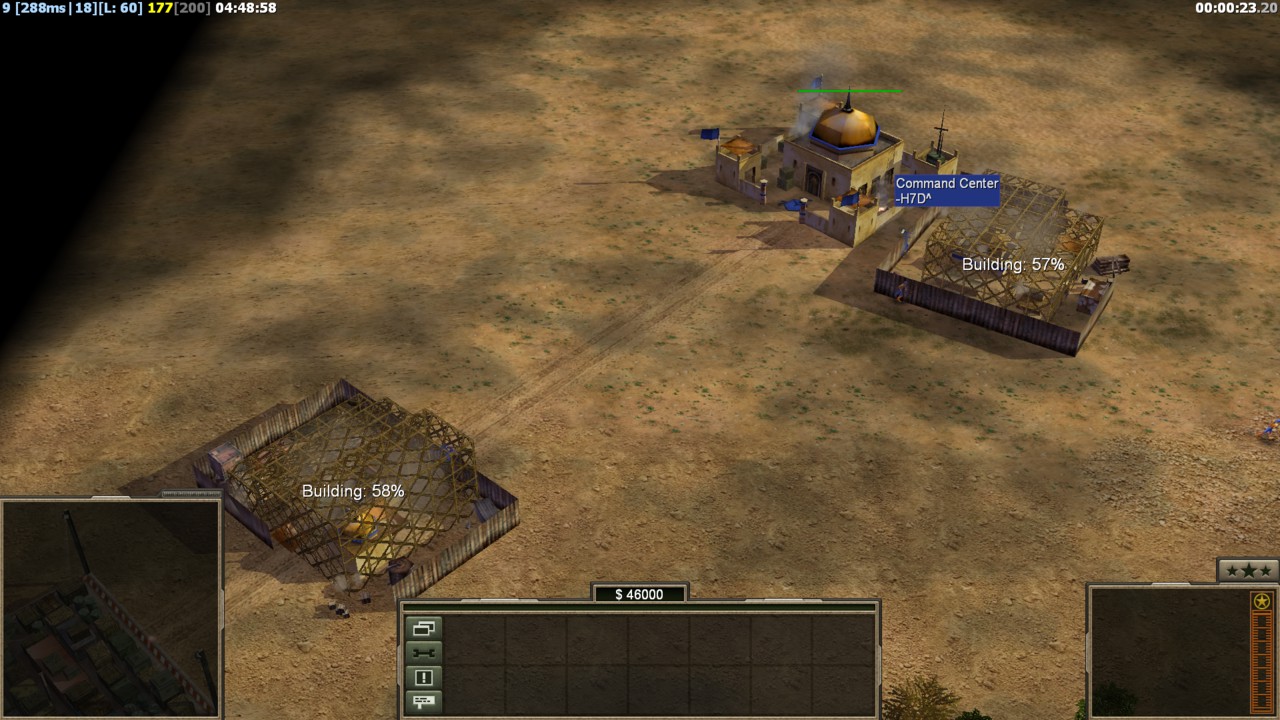Click the wrench icon button
The width and height of the screenshot is (1280, 720).
(423, 653)
